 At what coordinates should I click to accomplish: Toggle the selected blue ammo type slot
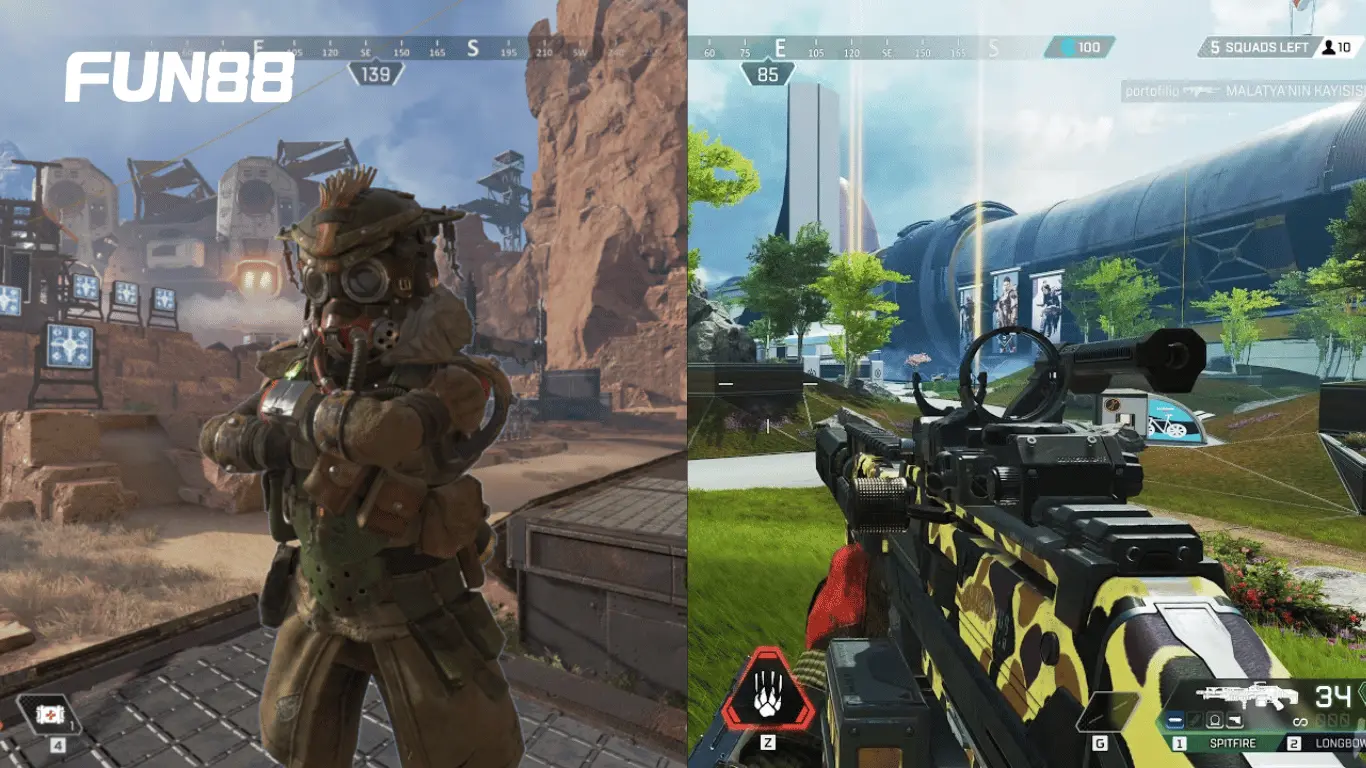tap(1175, 720)
